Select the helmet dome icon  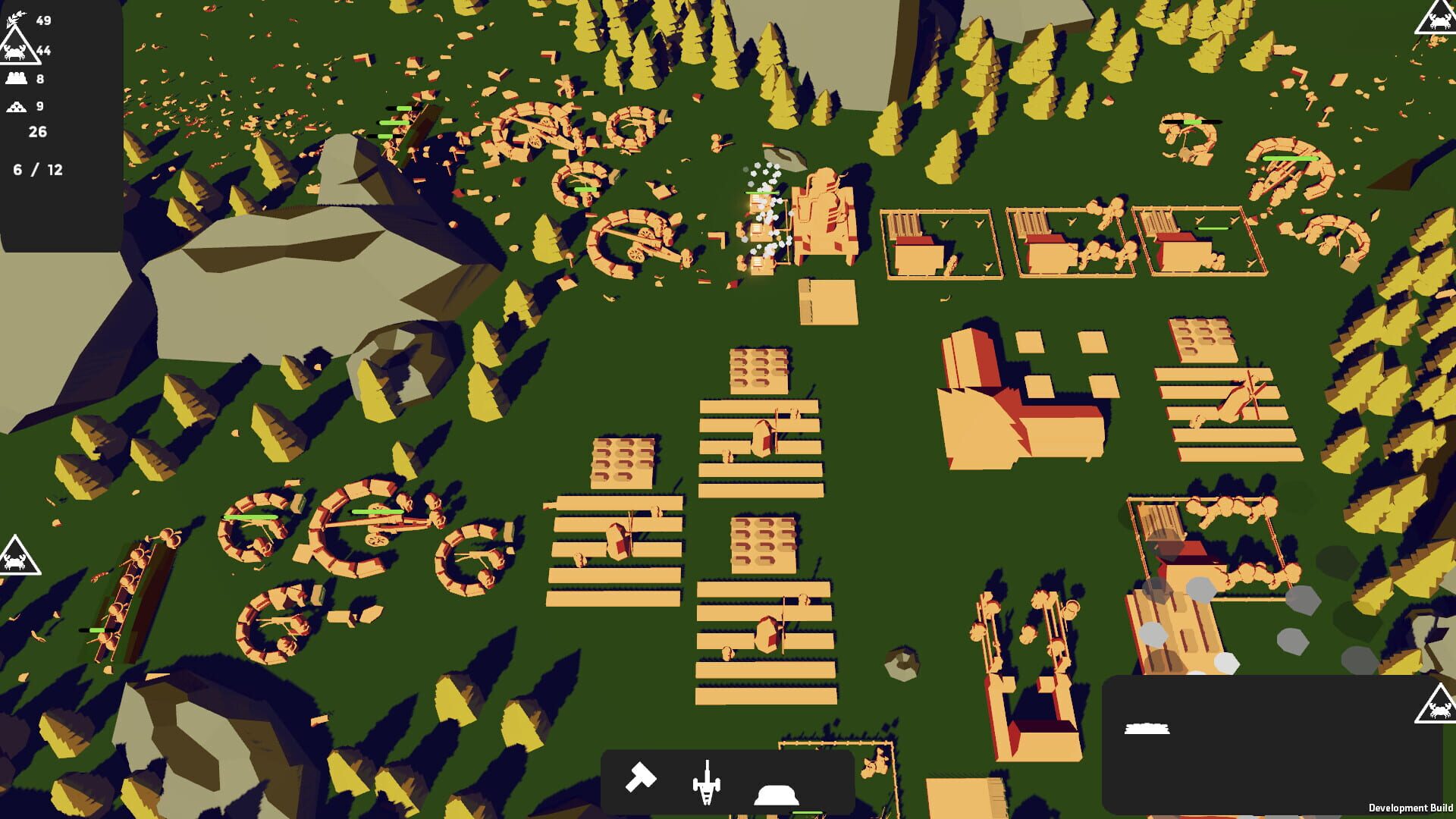[775, 796]
